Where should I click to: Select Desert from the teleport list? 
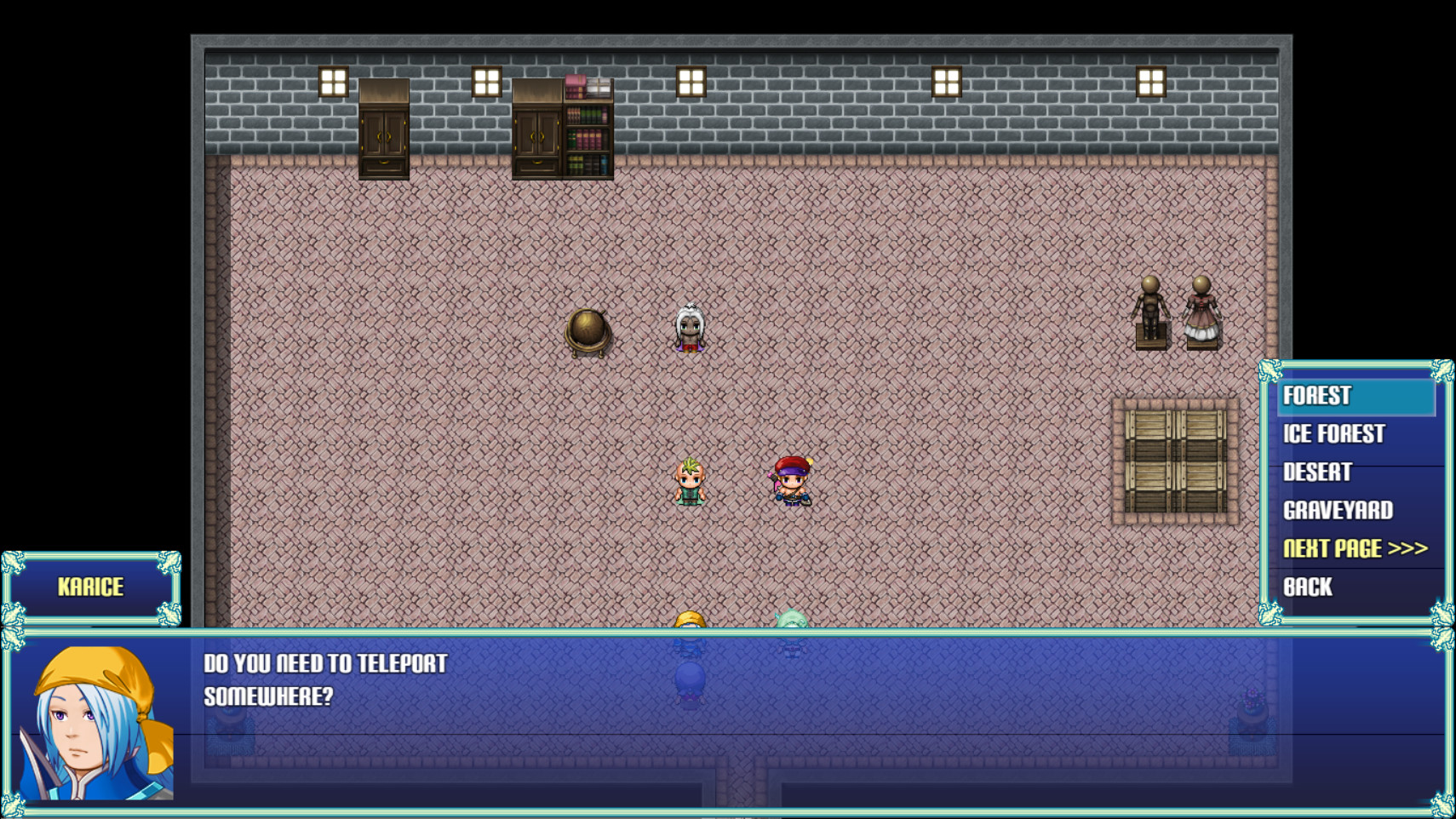[x=1316, y=472]
